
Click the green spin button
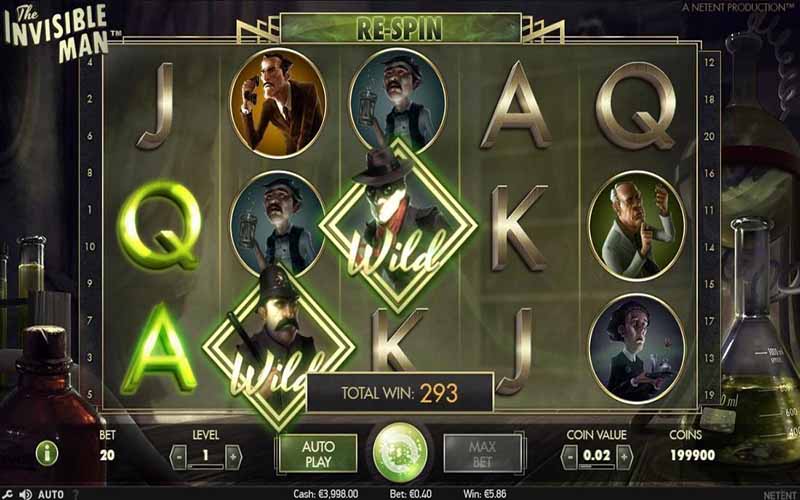click(400, 452)
